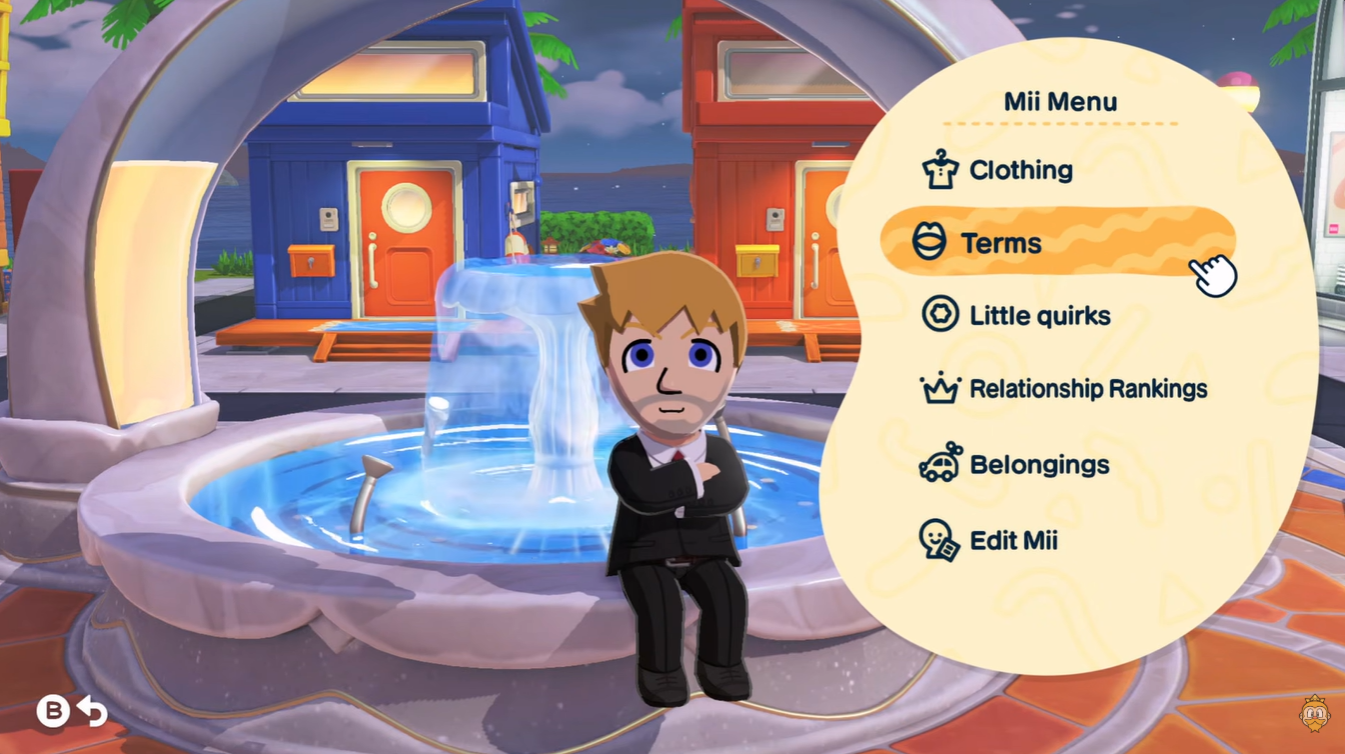View the Mii's Belongings
1345x754 pixels.
click(x=1037, y=465)
